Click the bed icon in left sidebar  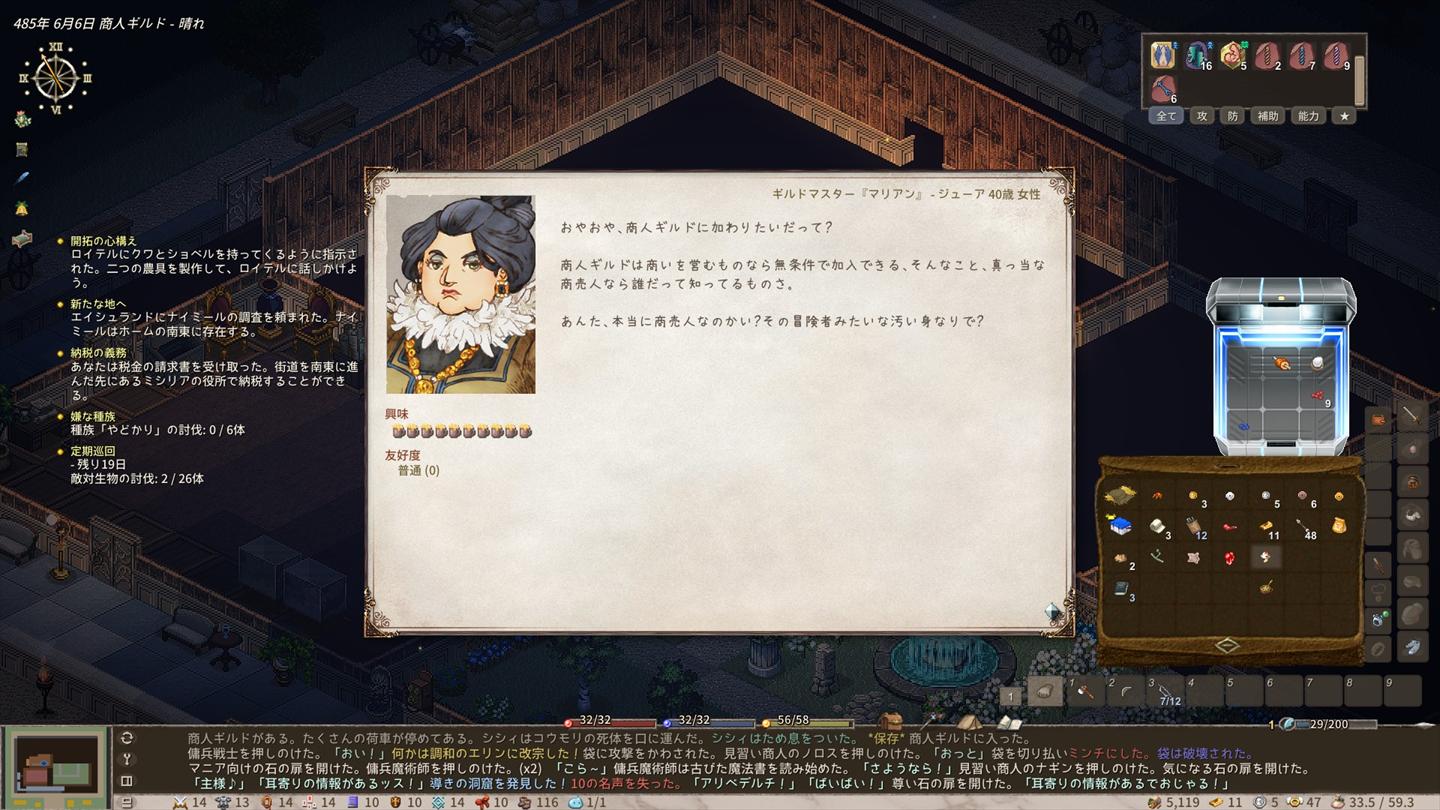point(22,238)
